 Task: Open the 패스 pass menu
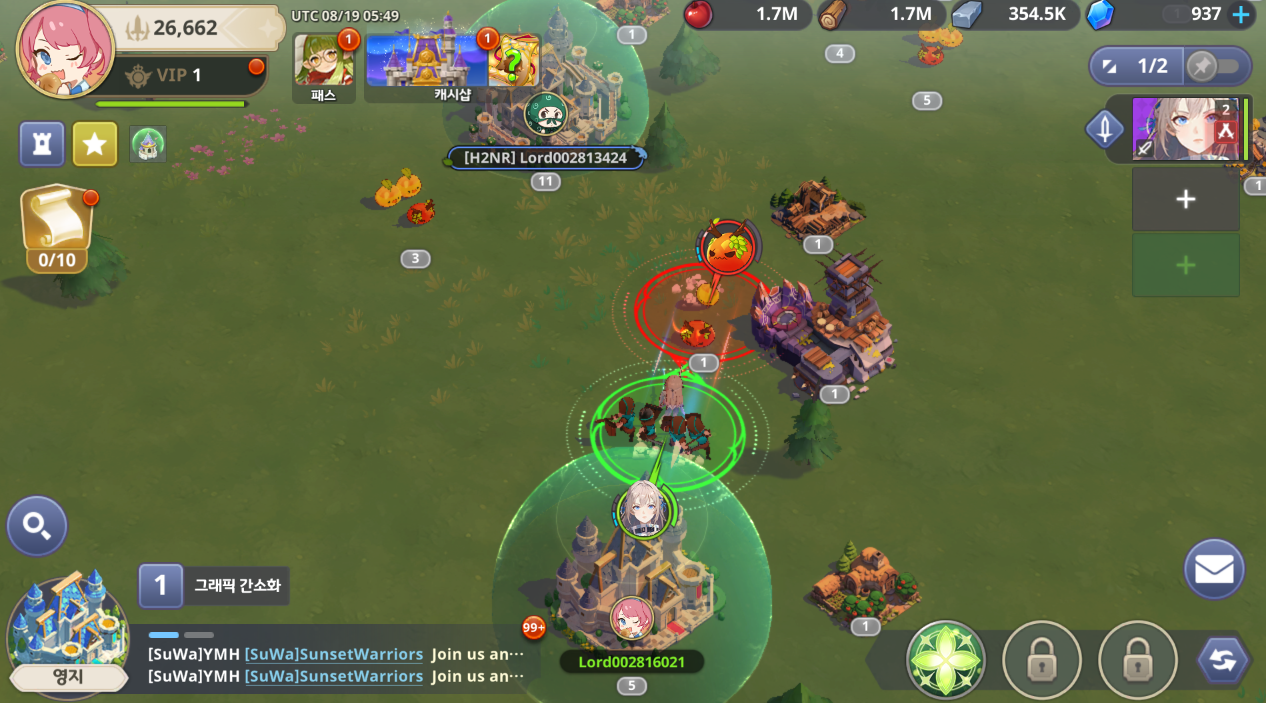point(323,63)
